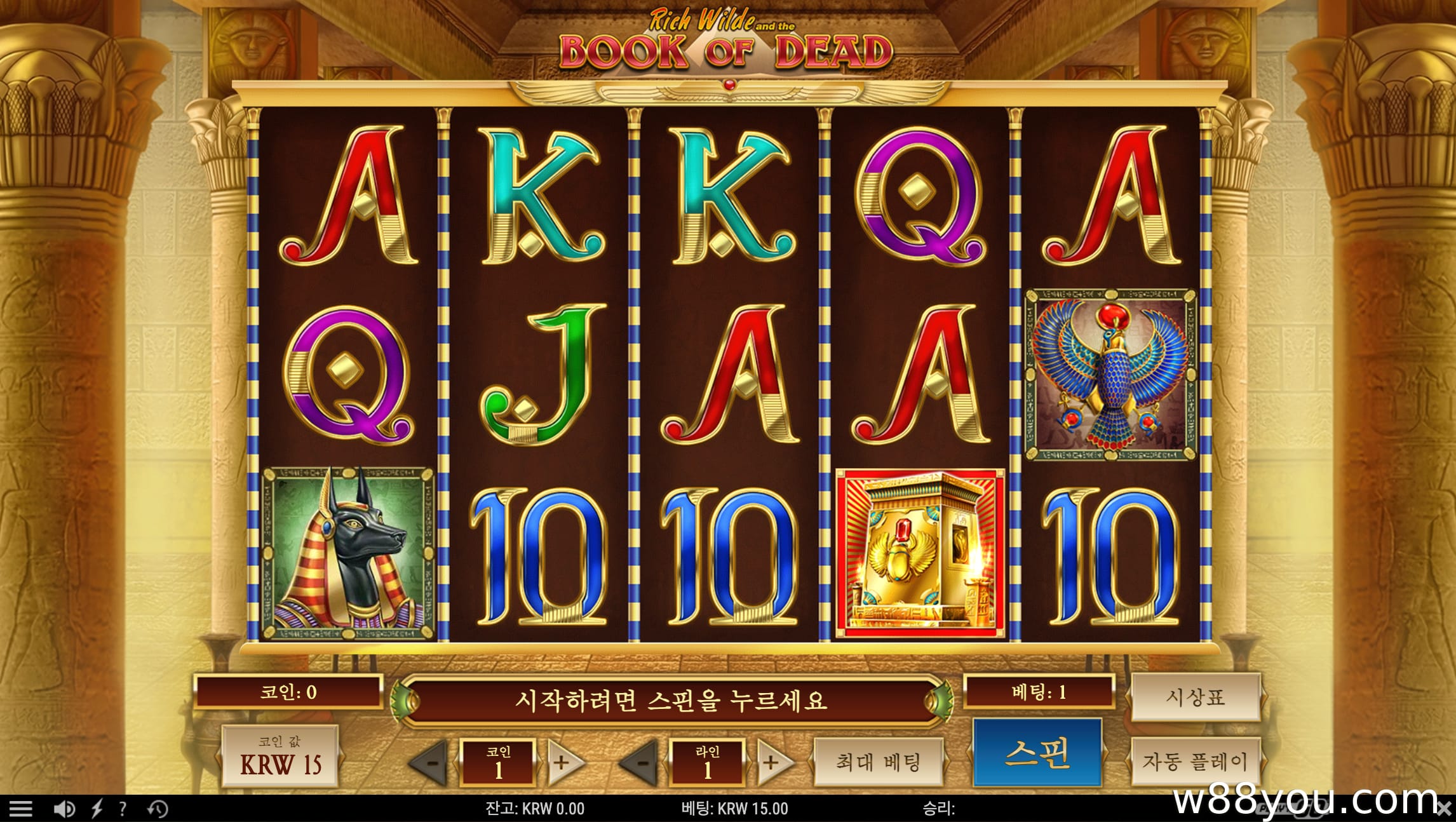
Task: Increase the 코인 count with plus
Action: point(562,762)
